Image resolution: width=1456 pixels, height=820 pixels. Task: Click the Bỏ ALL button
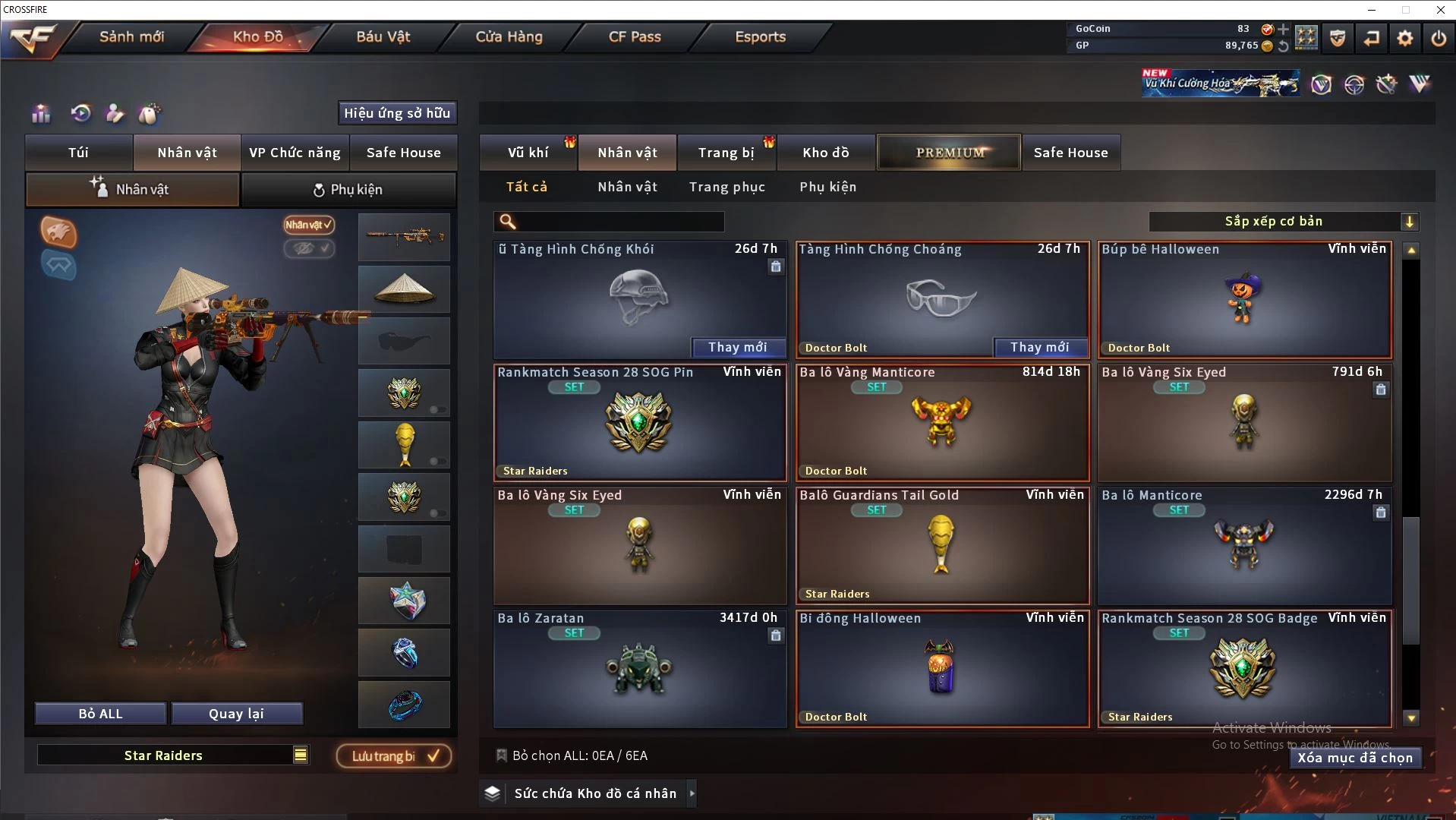[x=100, y=714]
